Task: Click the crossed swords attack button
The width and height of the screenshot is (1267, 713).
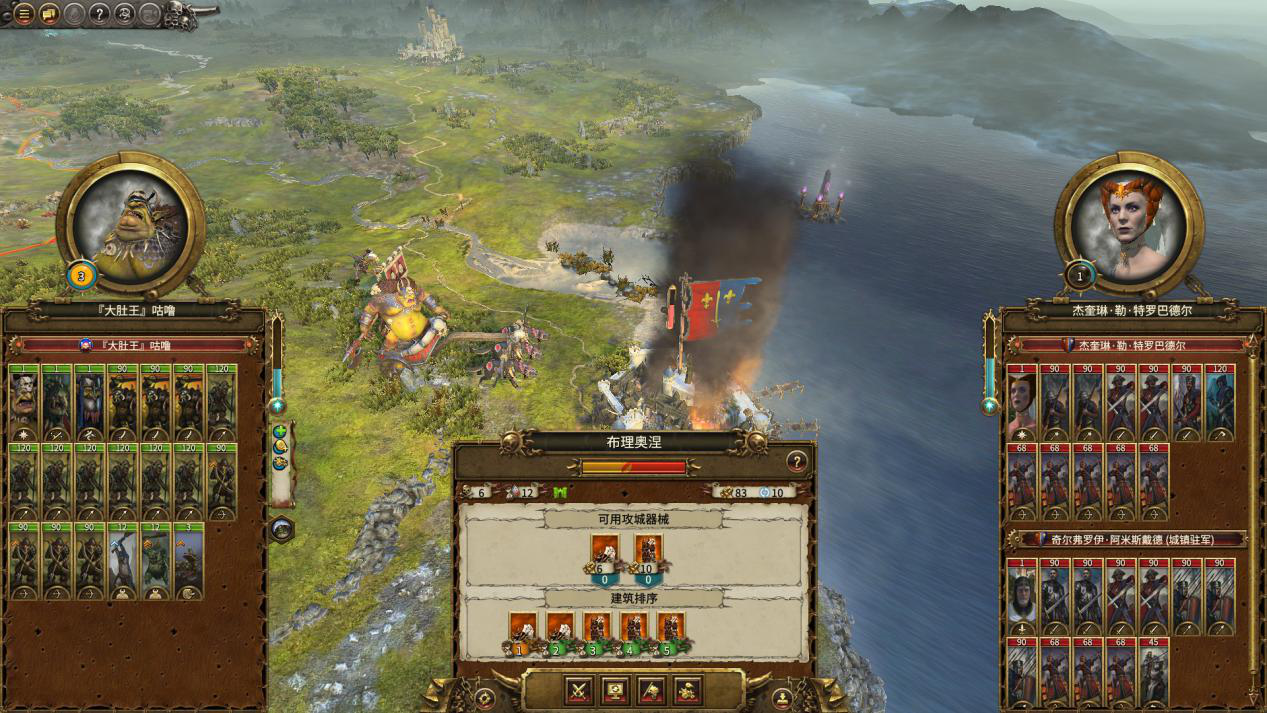Action: [579, 690]
